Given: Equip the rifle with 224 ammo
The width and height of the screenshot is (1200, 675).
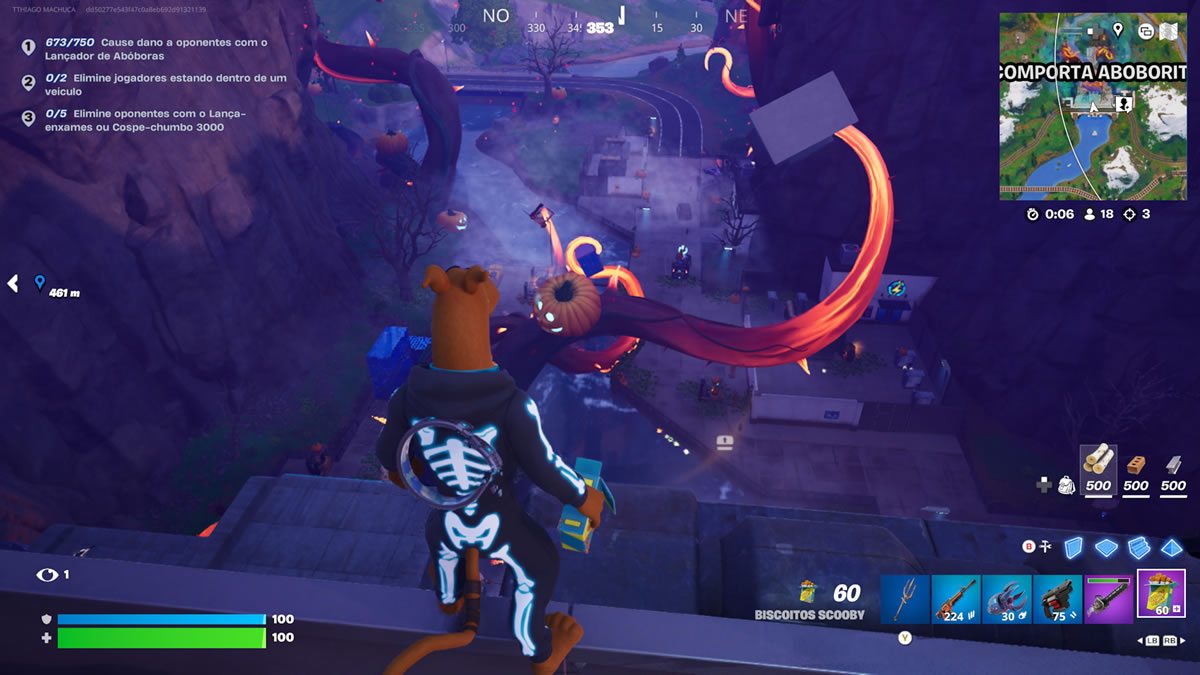Looking at the screenshot, I should 956,600.
